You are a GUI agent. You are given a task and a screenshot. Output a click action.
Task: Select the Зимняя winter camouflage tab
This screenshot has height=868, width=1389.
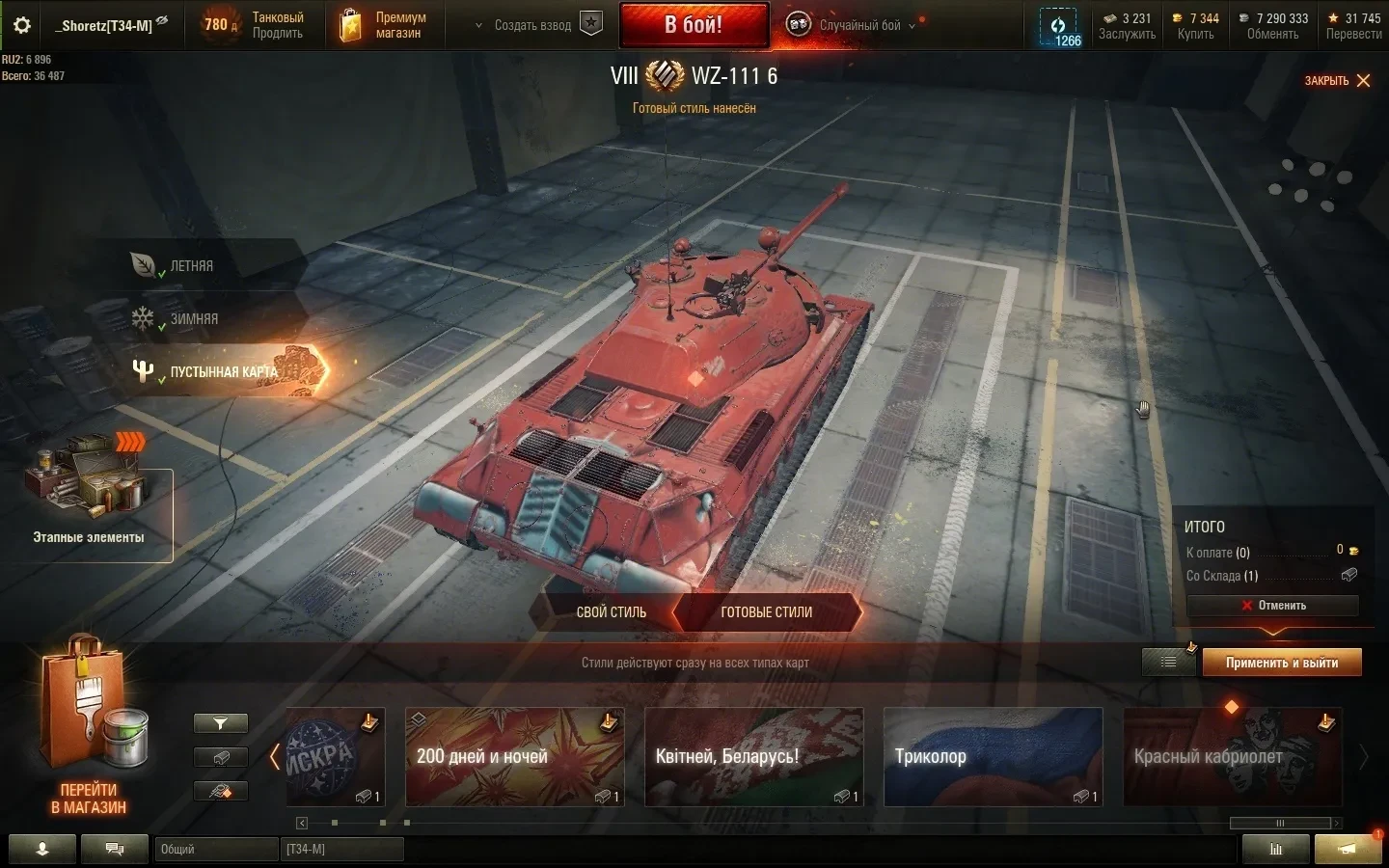pyautogui.click(x=193, y=319)
